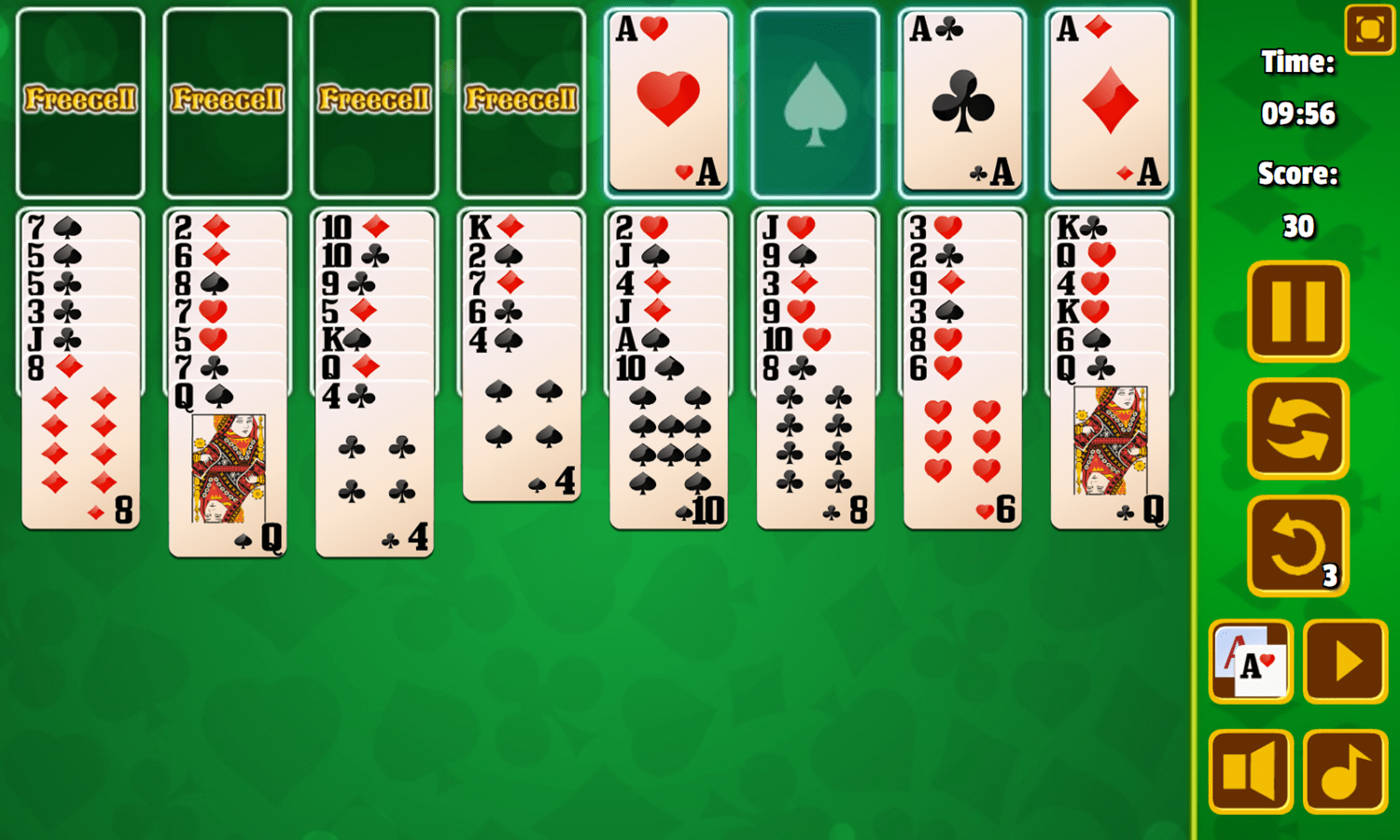Screen dimensions: 1400x840
Task: Select the Ace of Hearts foundation
Action: pos(668,100)
